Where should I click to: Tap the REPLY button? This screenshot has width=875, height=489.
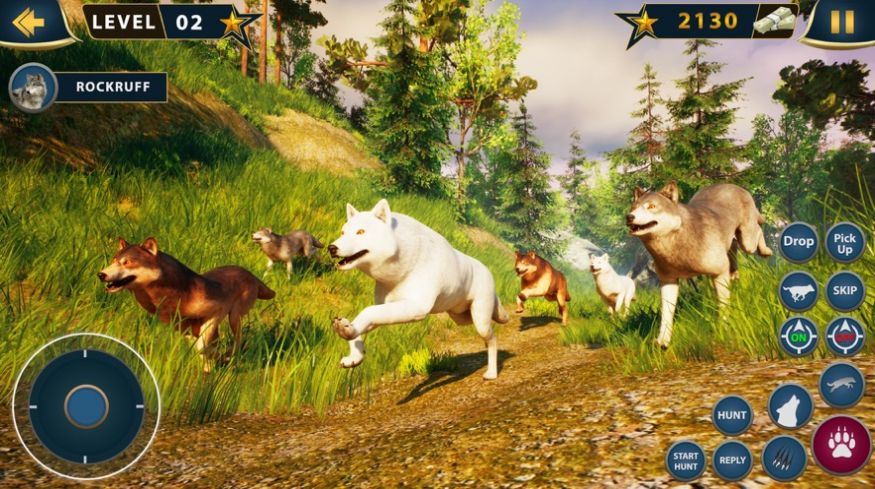coord(732,460)
